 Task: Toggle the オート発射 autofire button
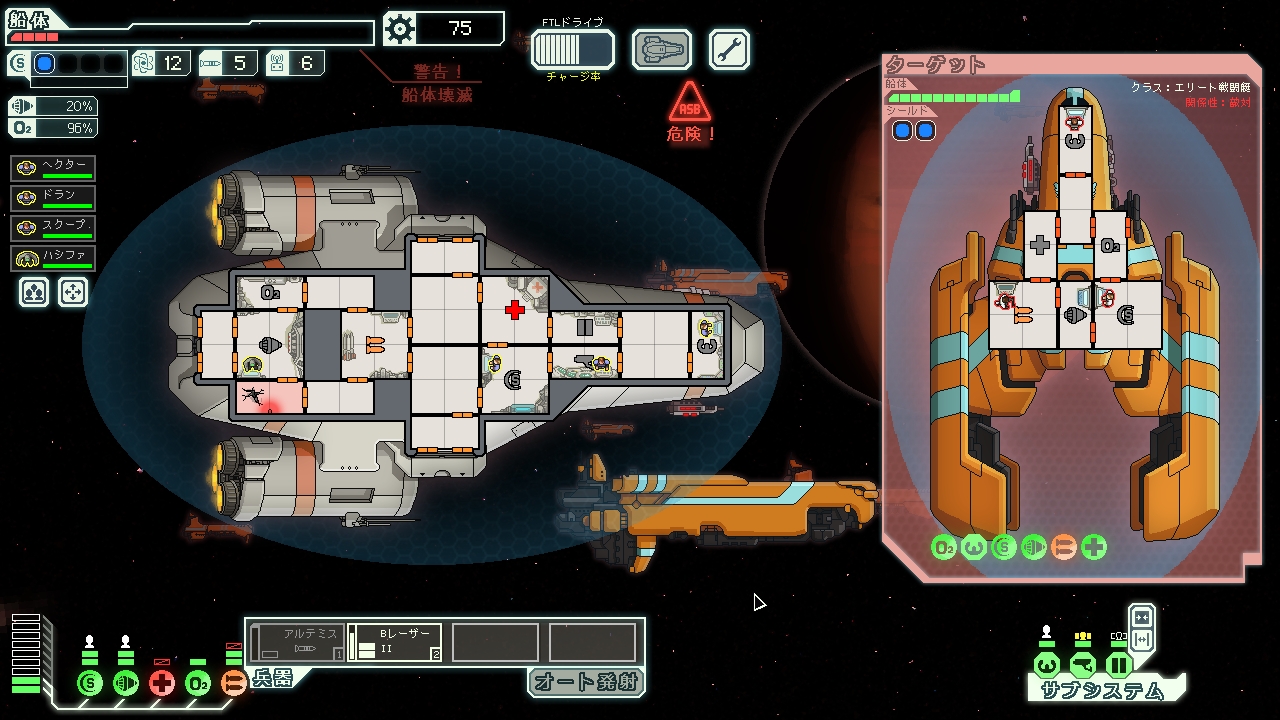click(x=586, y=682)
